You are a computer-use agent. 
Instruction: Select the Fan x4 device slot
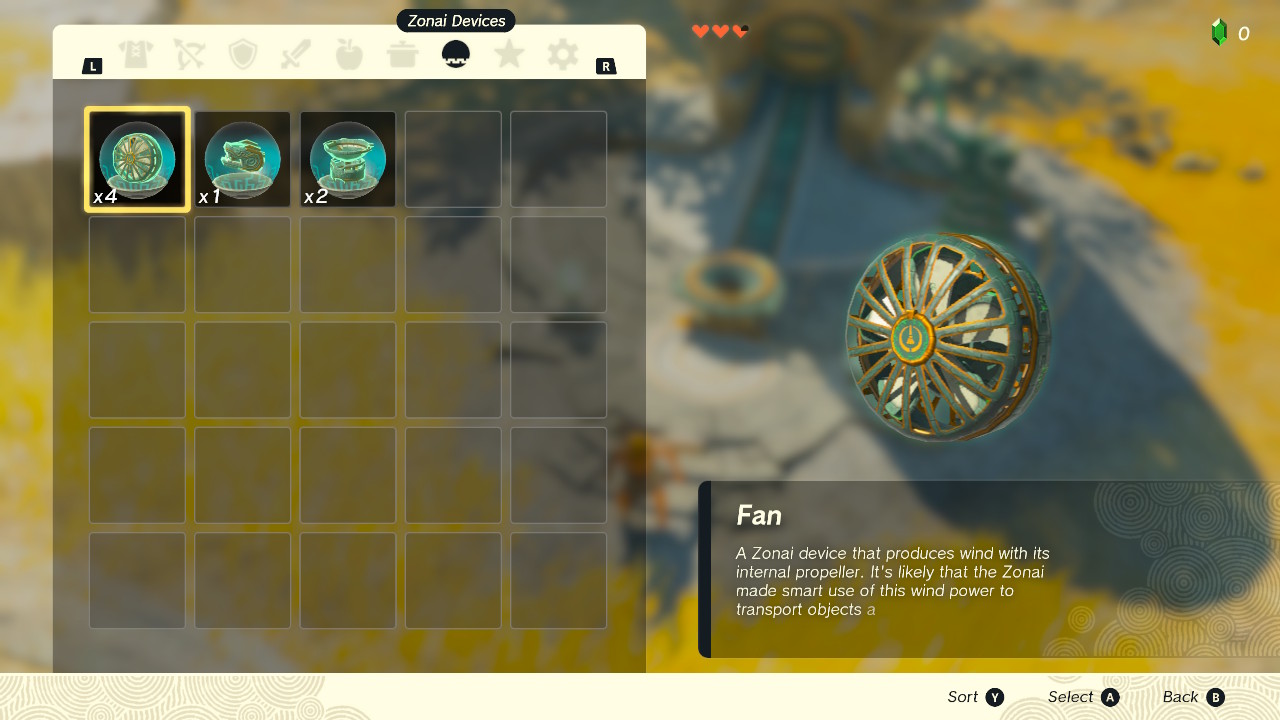point(137,158)
